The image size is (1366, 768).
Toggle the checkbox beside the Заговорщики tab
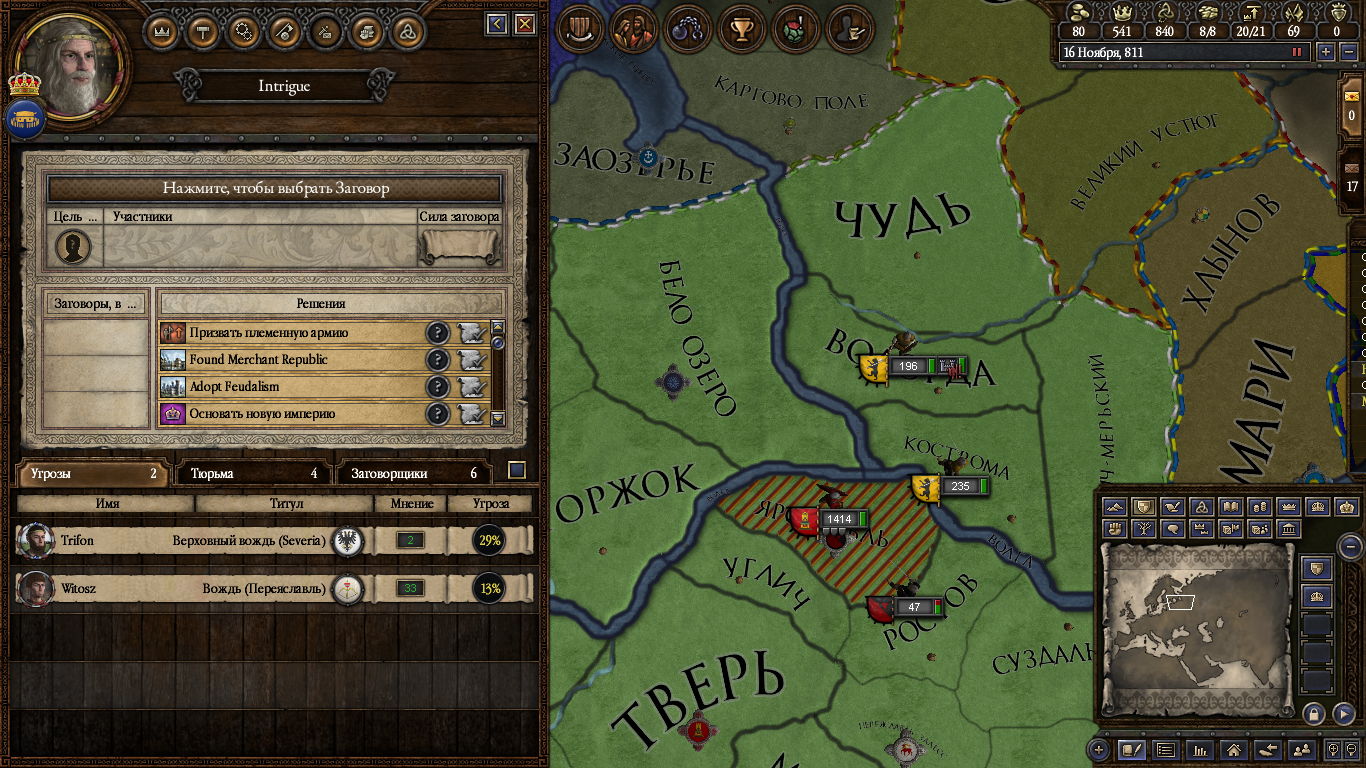point(517,470)
